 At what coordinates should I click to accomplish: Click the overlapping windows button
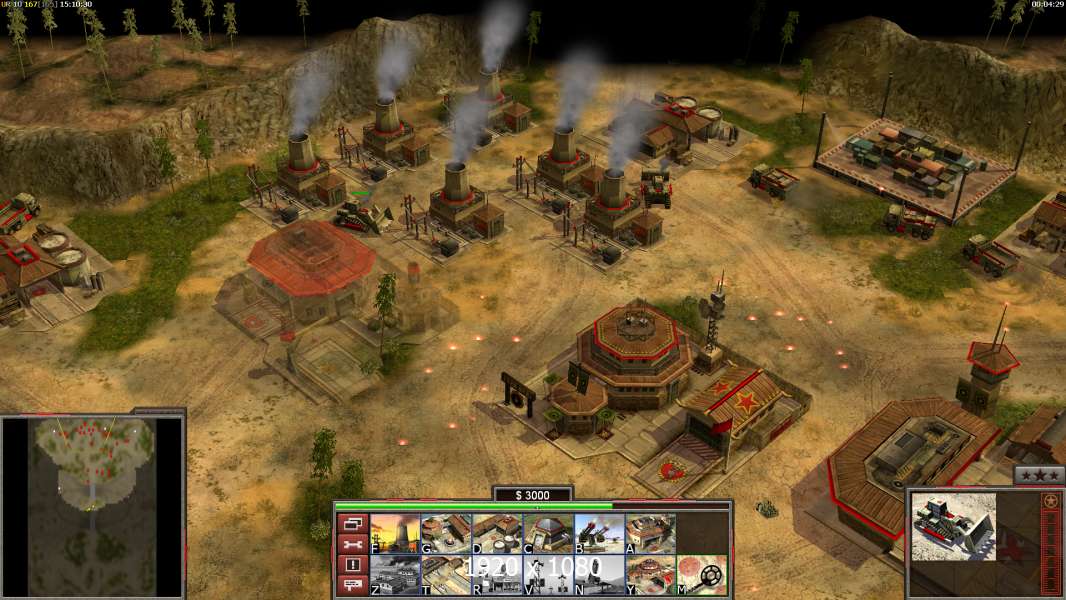(351, 523)
